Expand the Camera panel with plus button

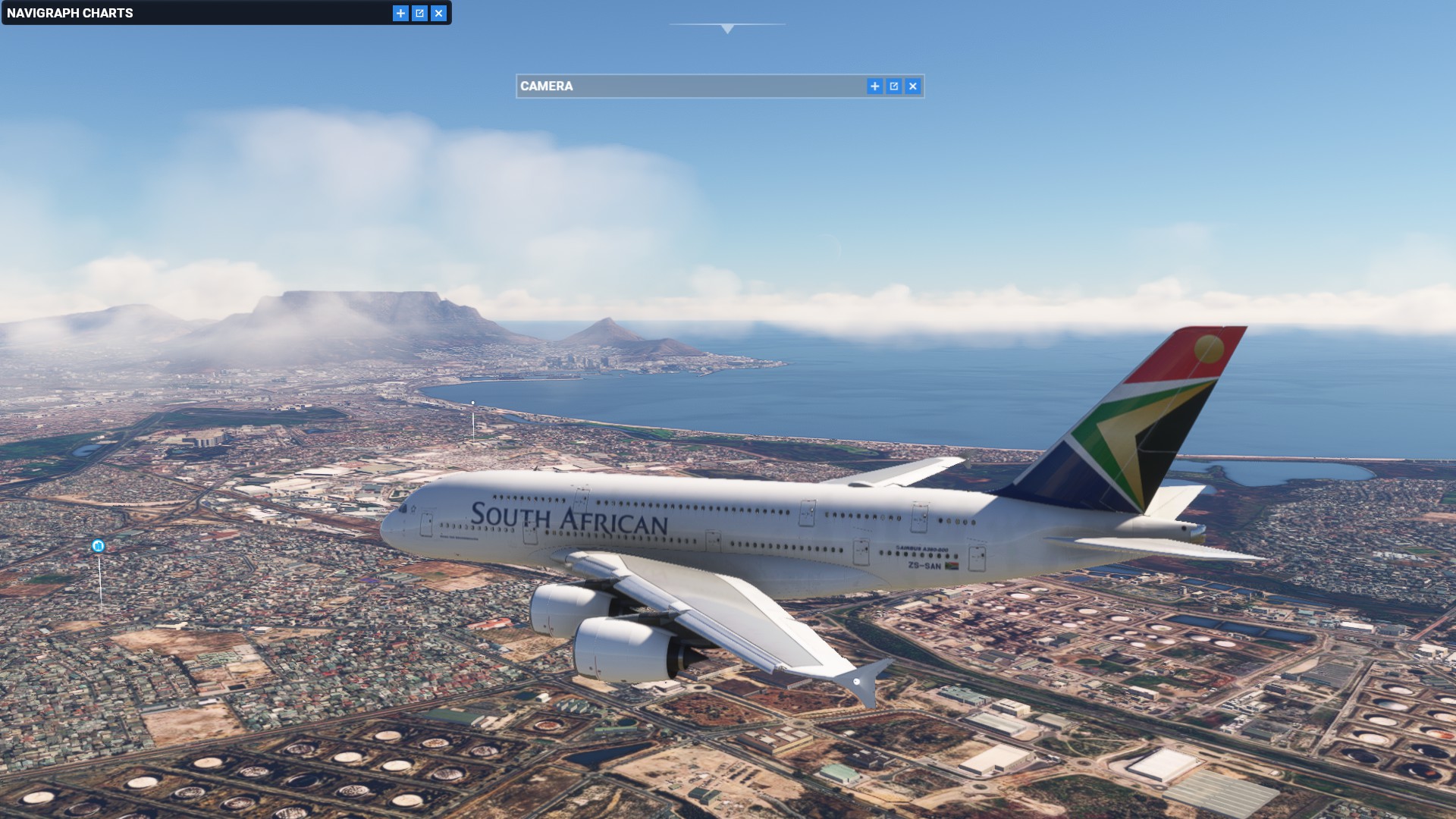[x=875, y=86]
